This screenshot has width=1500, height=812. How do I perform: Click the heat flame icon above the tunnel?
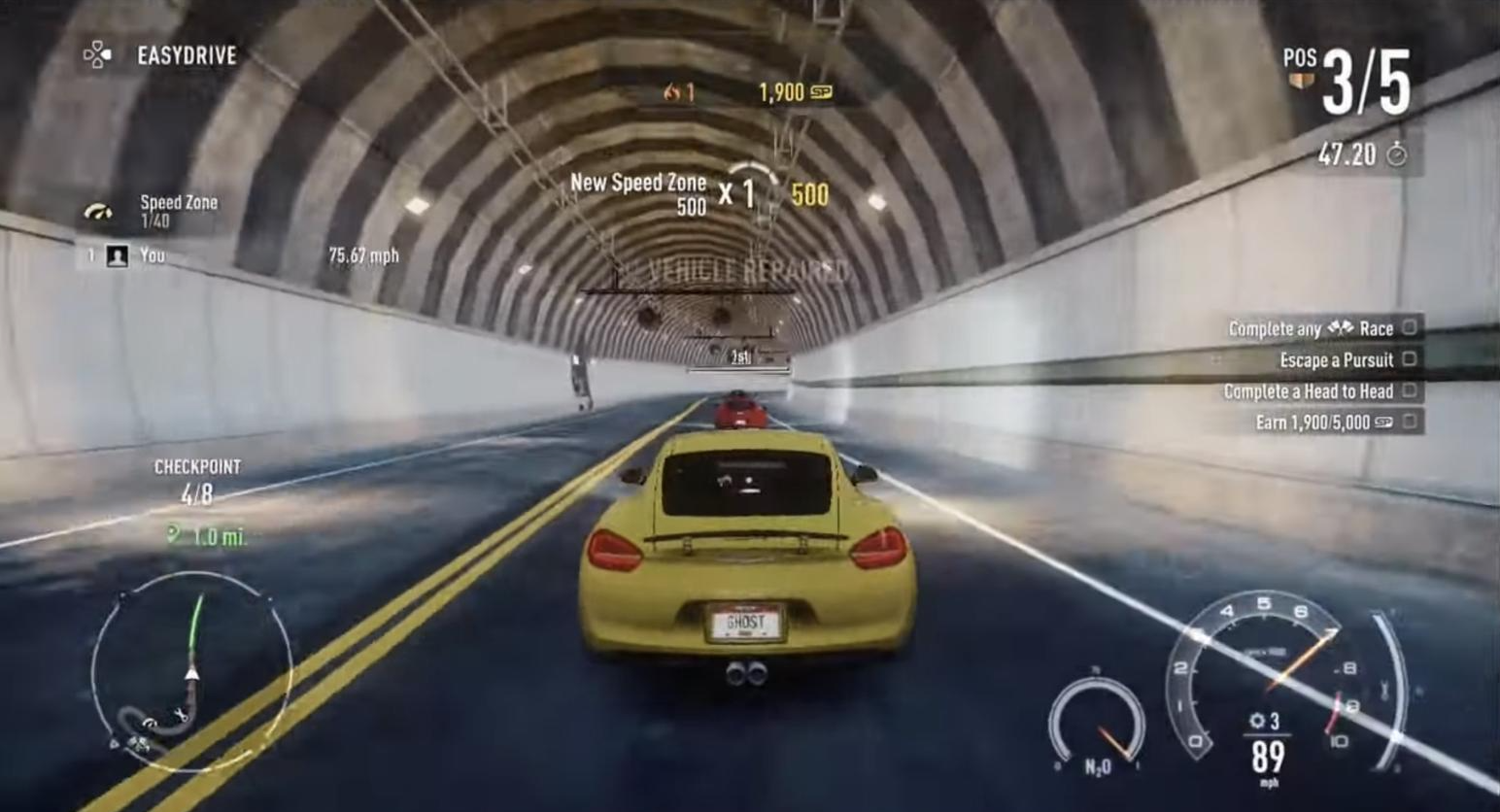(671, 94)
